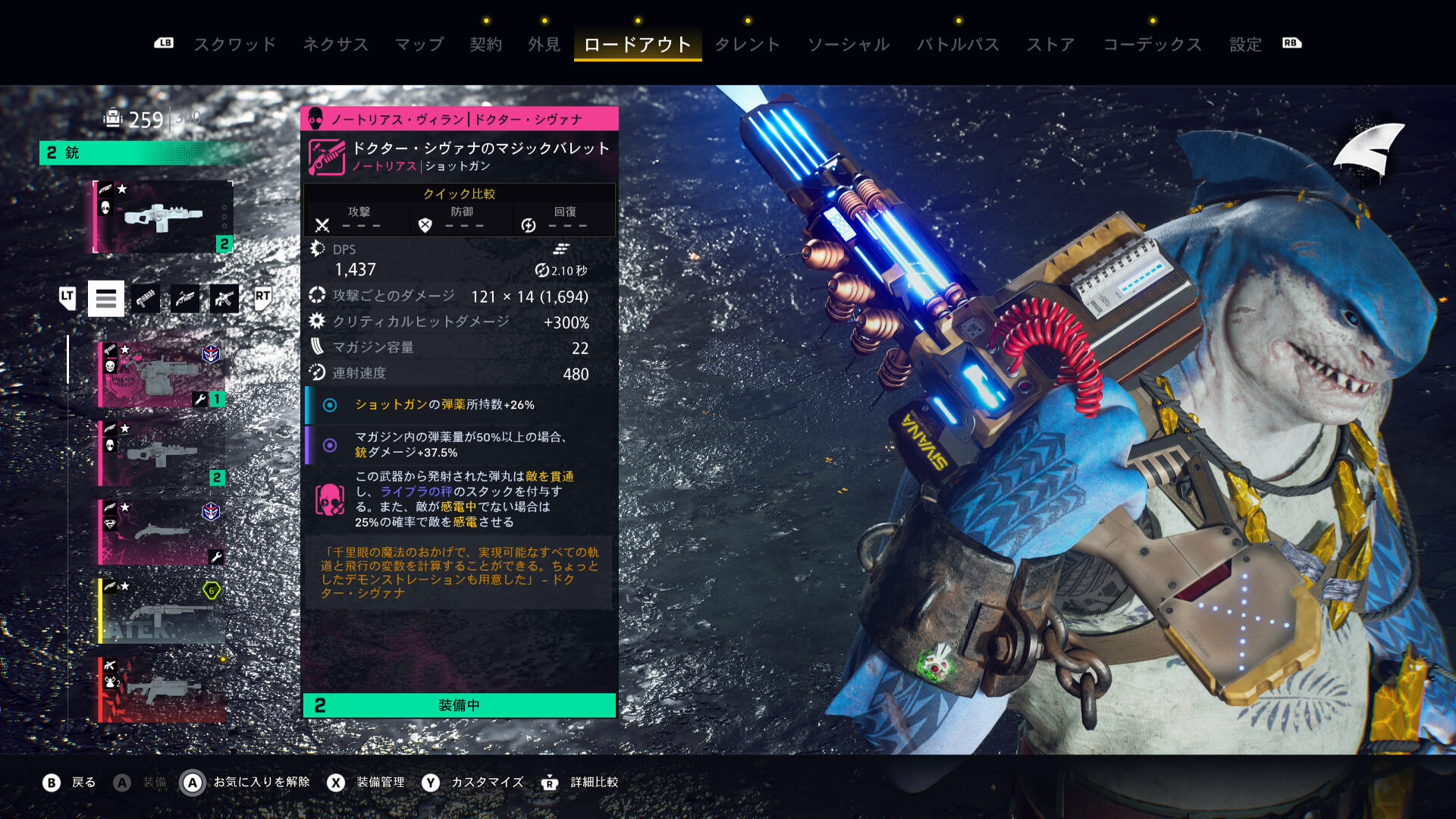The width and height of the screenshot is (1456, 819).
Task: Switch to the ネクサス tab
Action: pos(335,44)
